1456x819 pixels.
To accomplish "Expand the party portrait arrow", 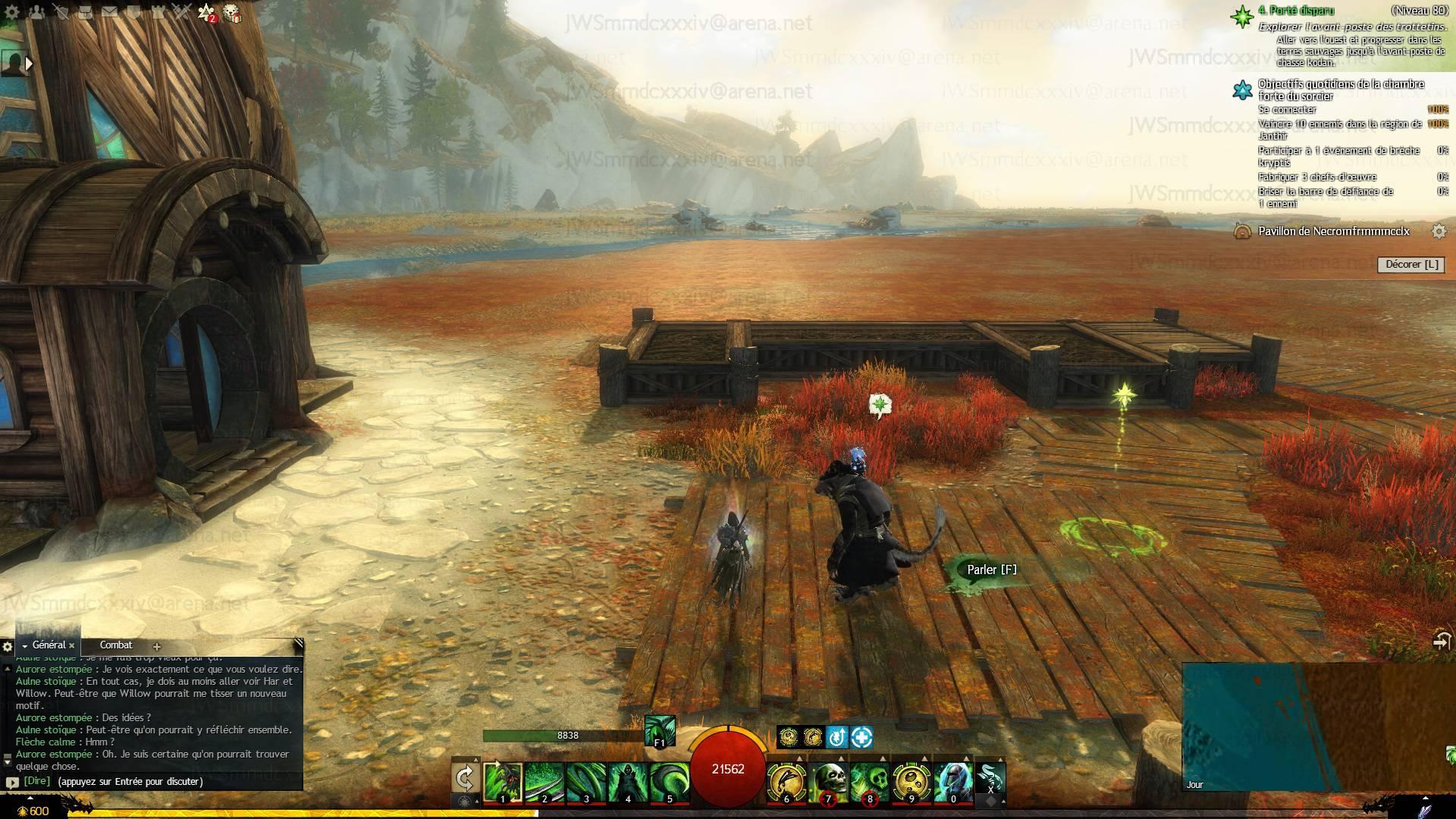I will (29, 64).
